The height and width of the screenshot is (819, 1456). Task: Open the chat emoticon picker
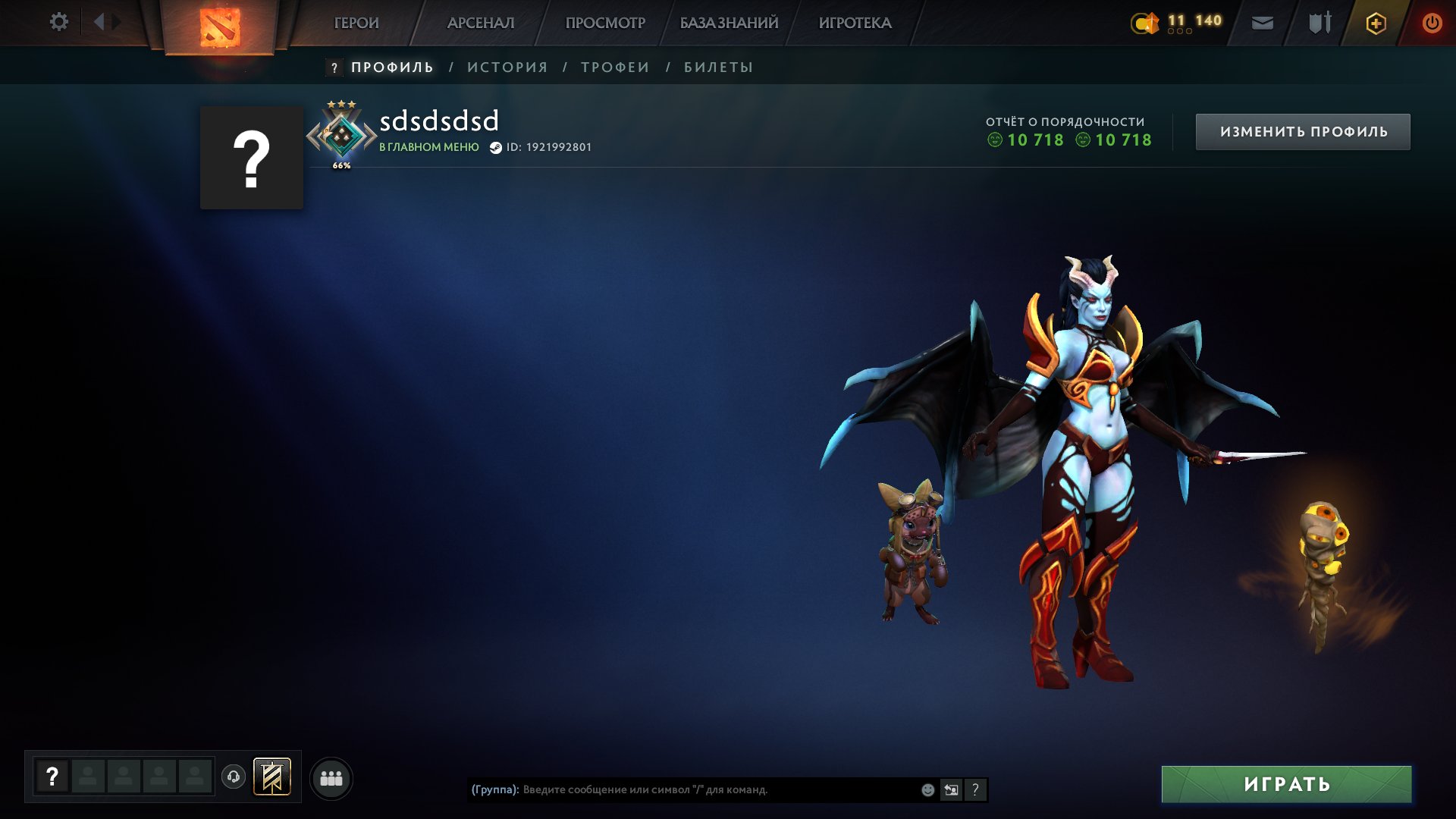click(x=927, y=790)
